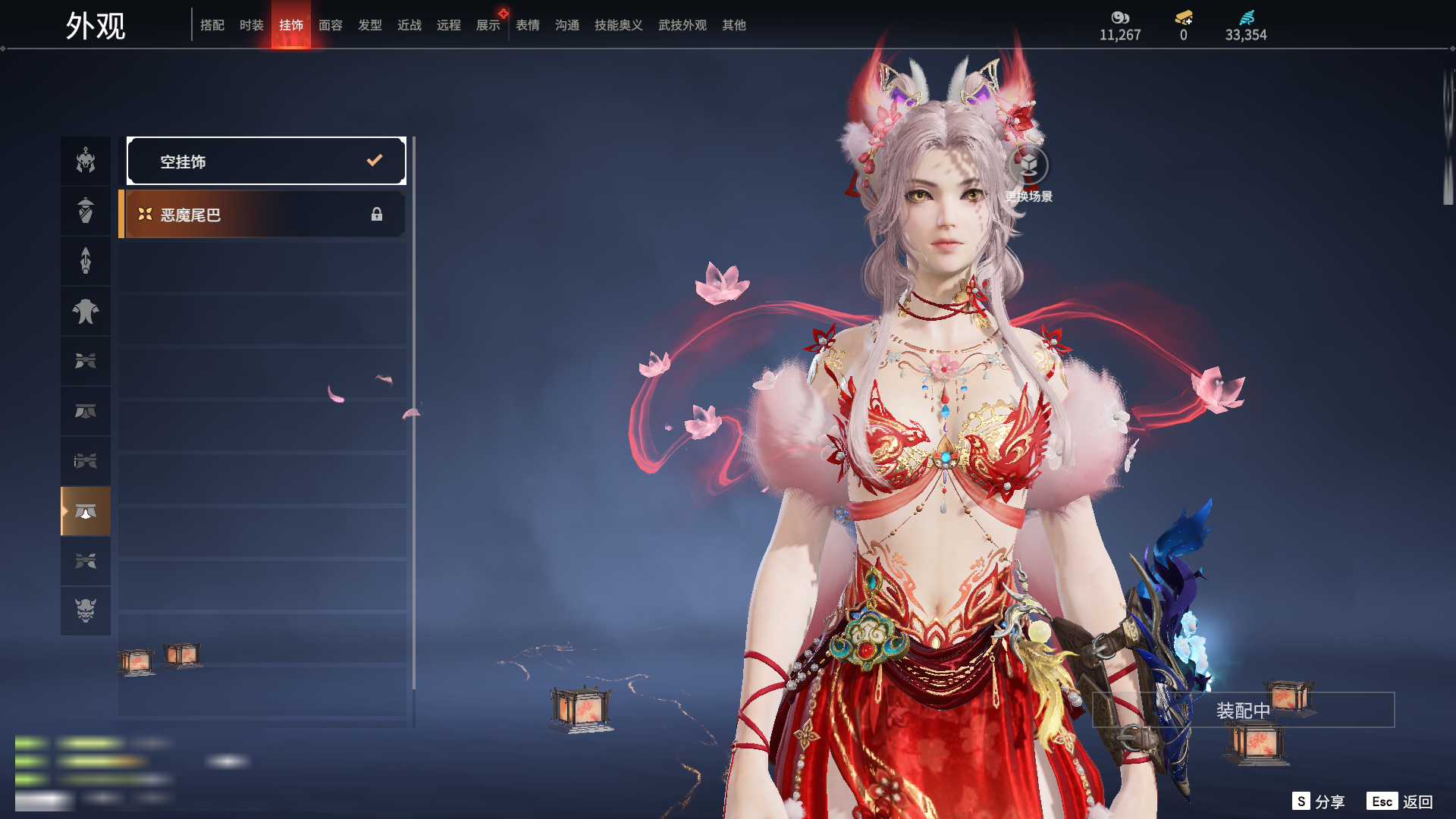Viewport: 1456px width, 819px height.
Task: Choose the locked 恶魔尾巴 accessory
Action: (x=263, y=215)
